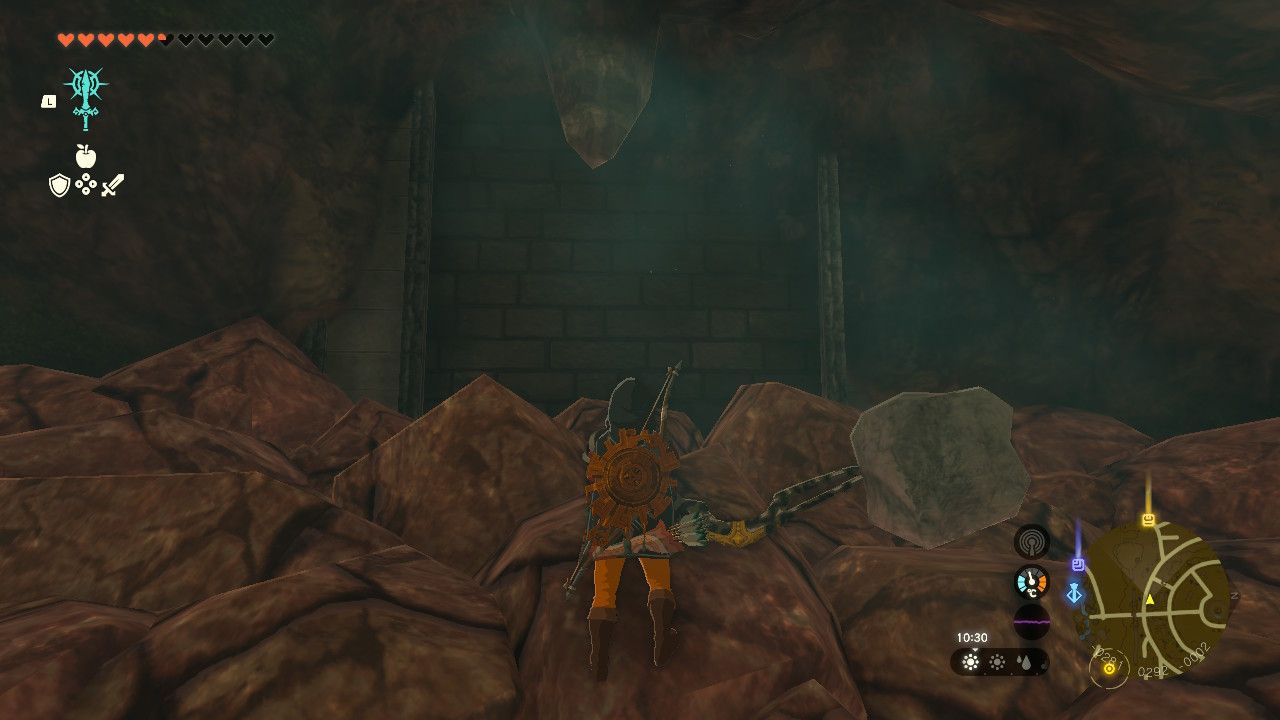Click the apple food icon
The height and width of the screenshot is (720, 1280).
[86, 156]
